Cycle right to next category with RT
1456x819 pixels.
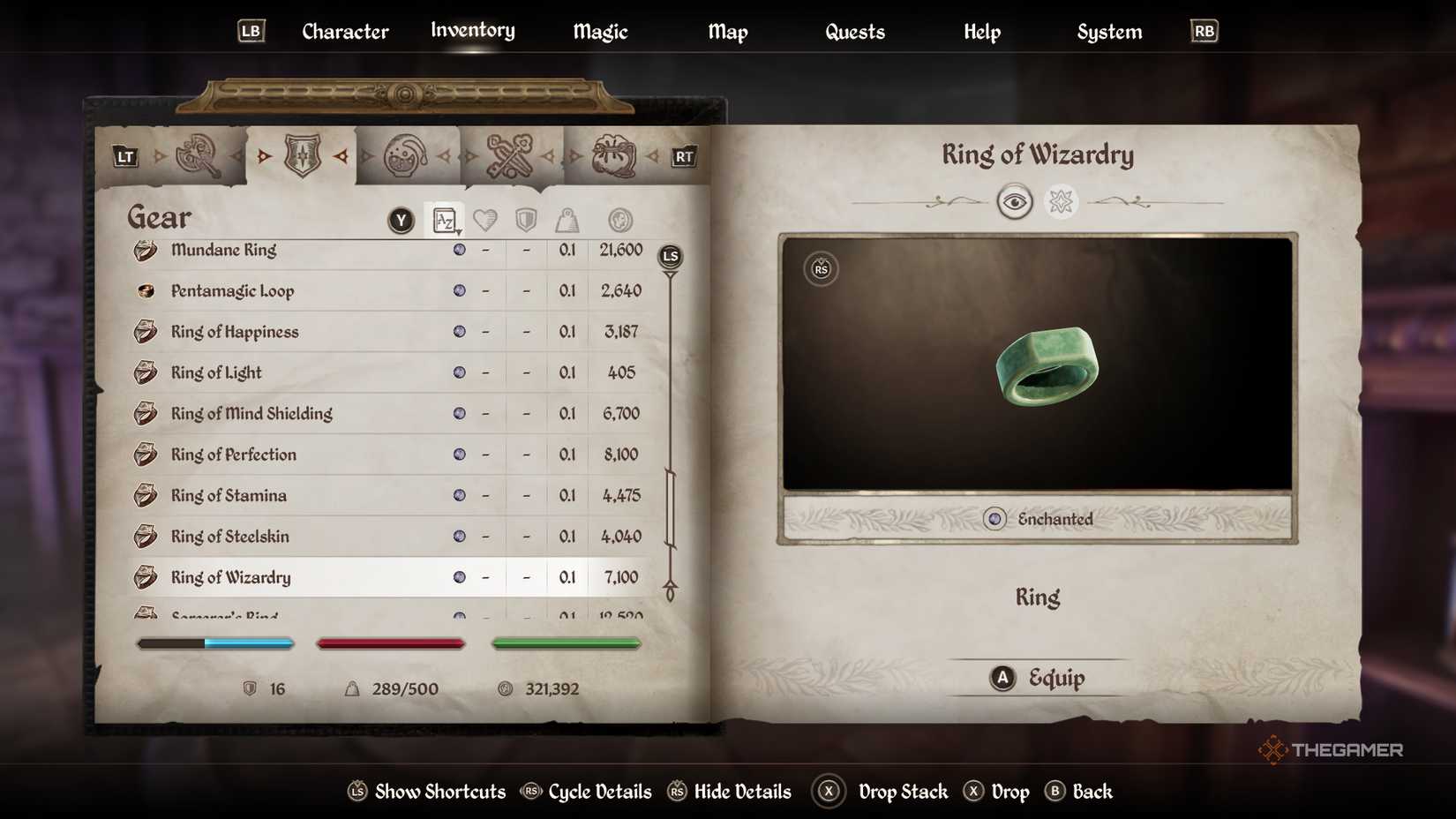686,157
